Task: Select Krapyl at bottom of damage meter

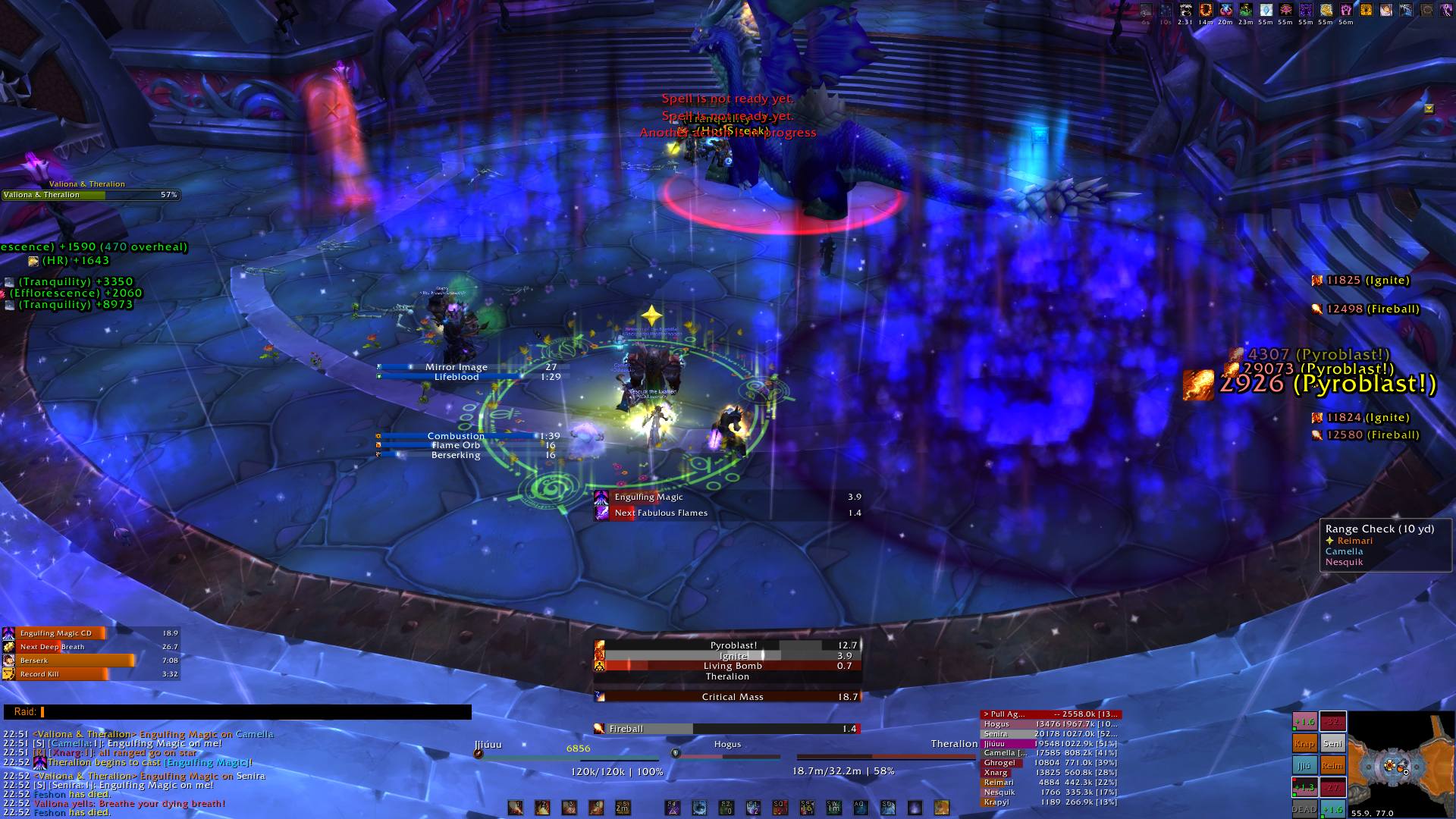Action: click(x=1050, y=802)
